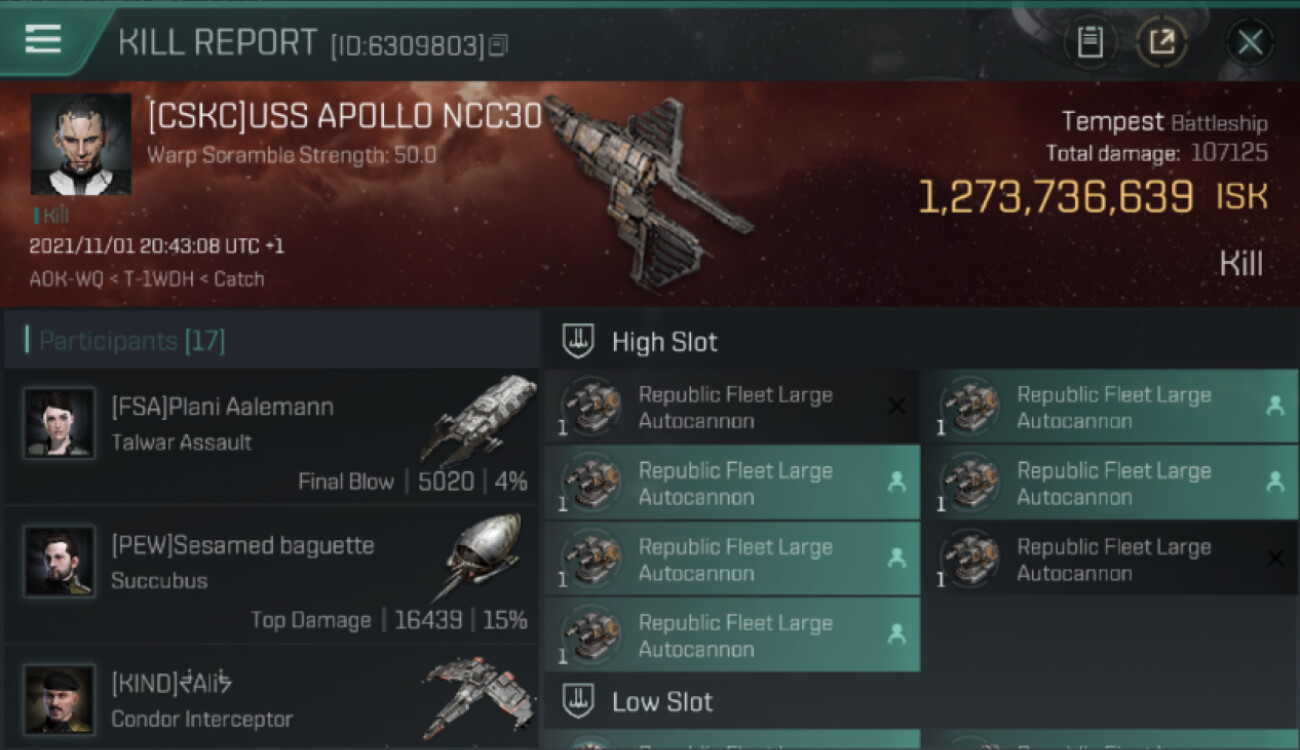
Task: View USS APOLLO NCC30 pilot portrait
Action: click(80, 144)
